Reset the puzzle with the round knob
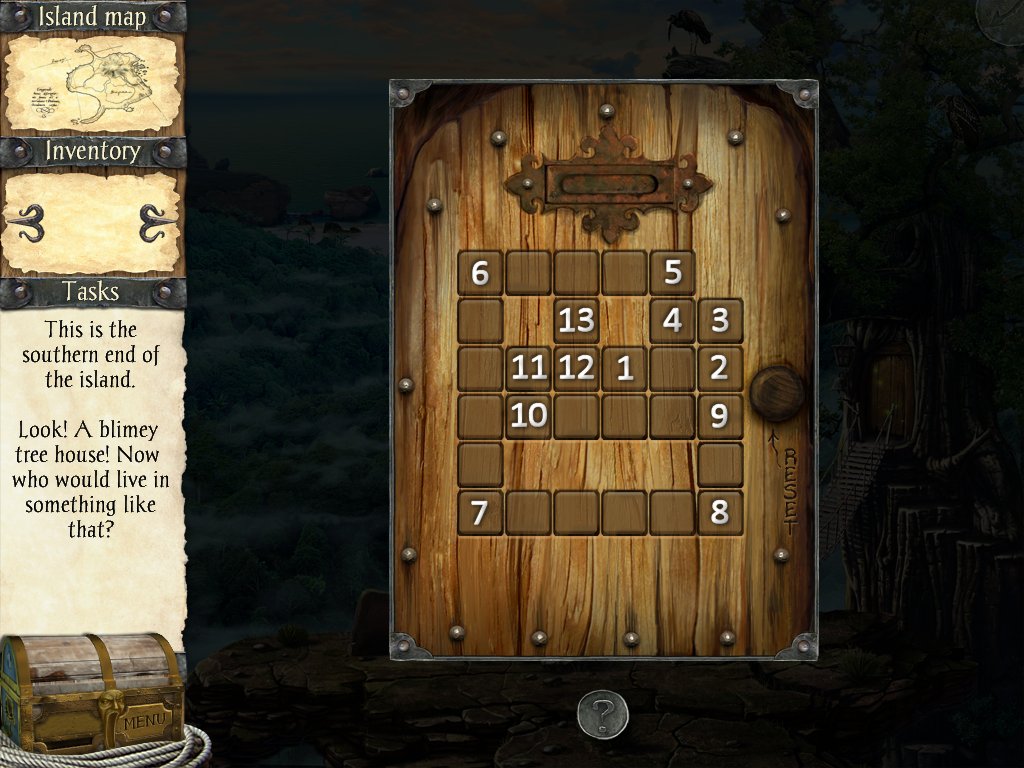The image size is (1024, 768). coord(777,394)
